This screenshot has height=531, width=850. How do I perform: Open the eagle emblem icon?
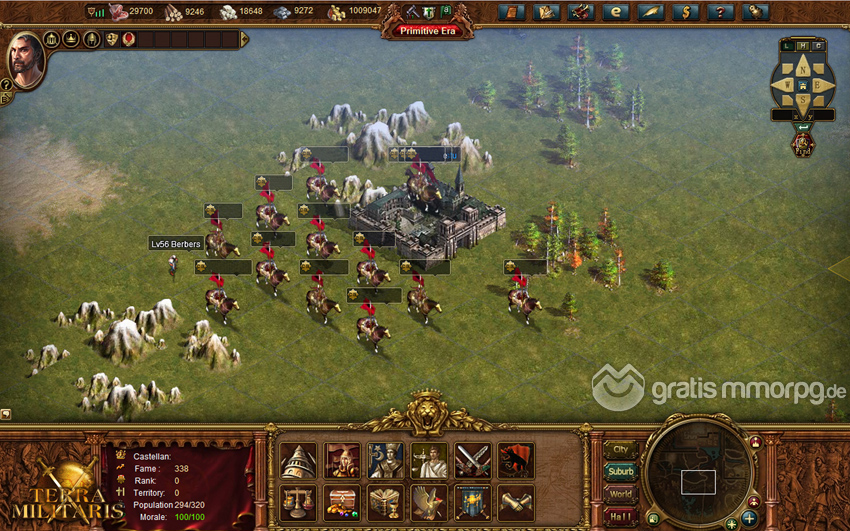pyautogui.click(x=429, y=503)
